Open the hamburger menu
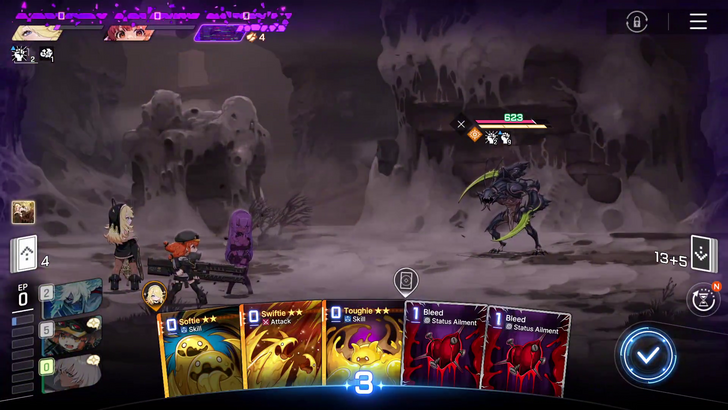 tap(698, 21)
